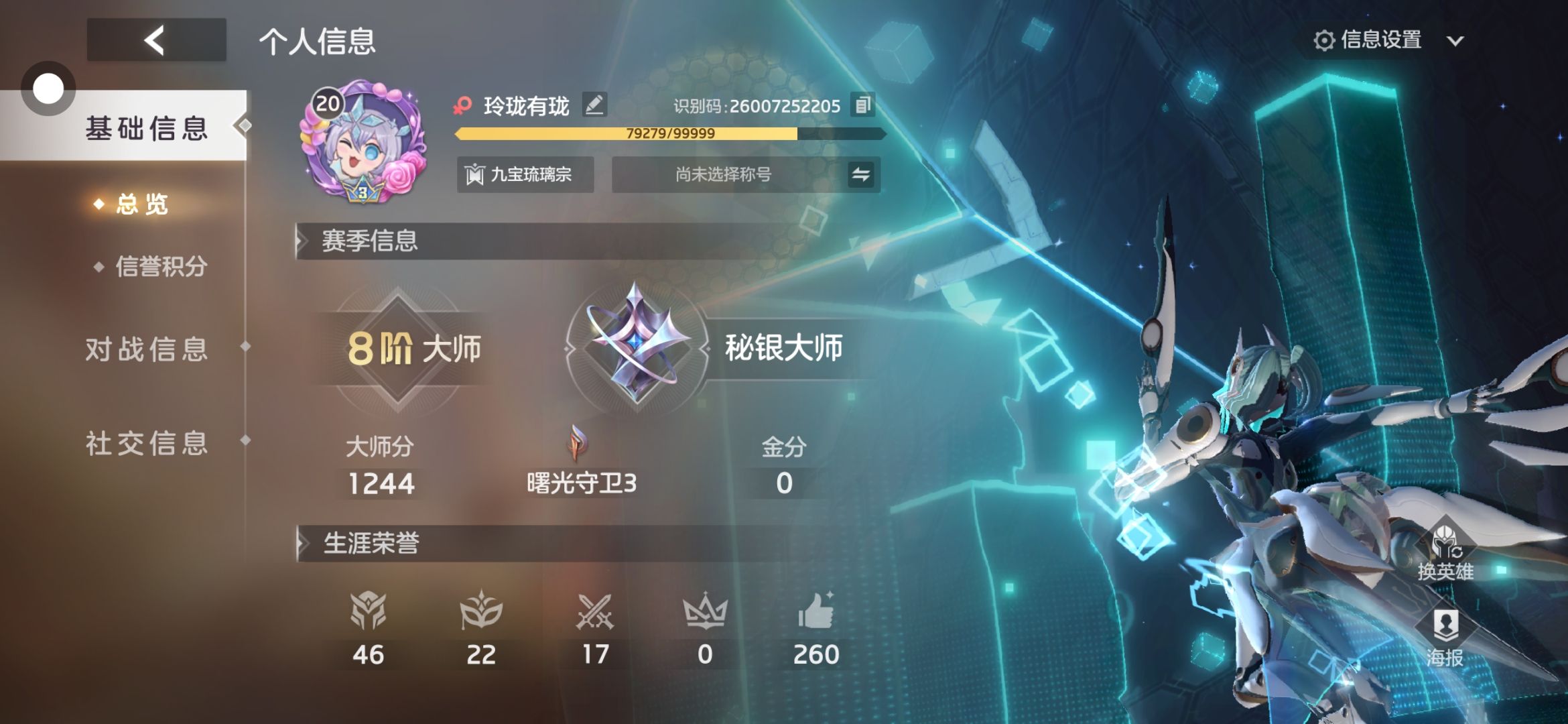1568x724 pixels.
Task: Open the 信息设置 dropdown
Action: (x=1387, y=40)
